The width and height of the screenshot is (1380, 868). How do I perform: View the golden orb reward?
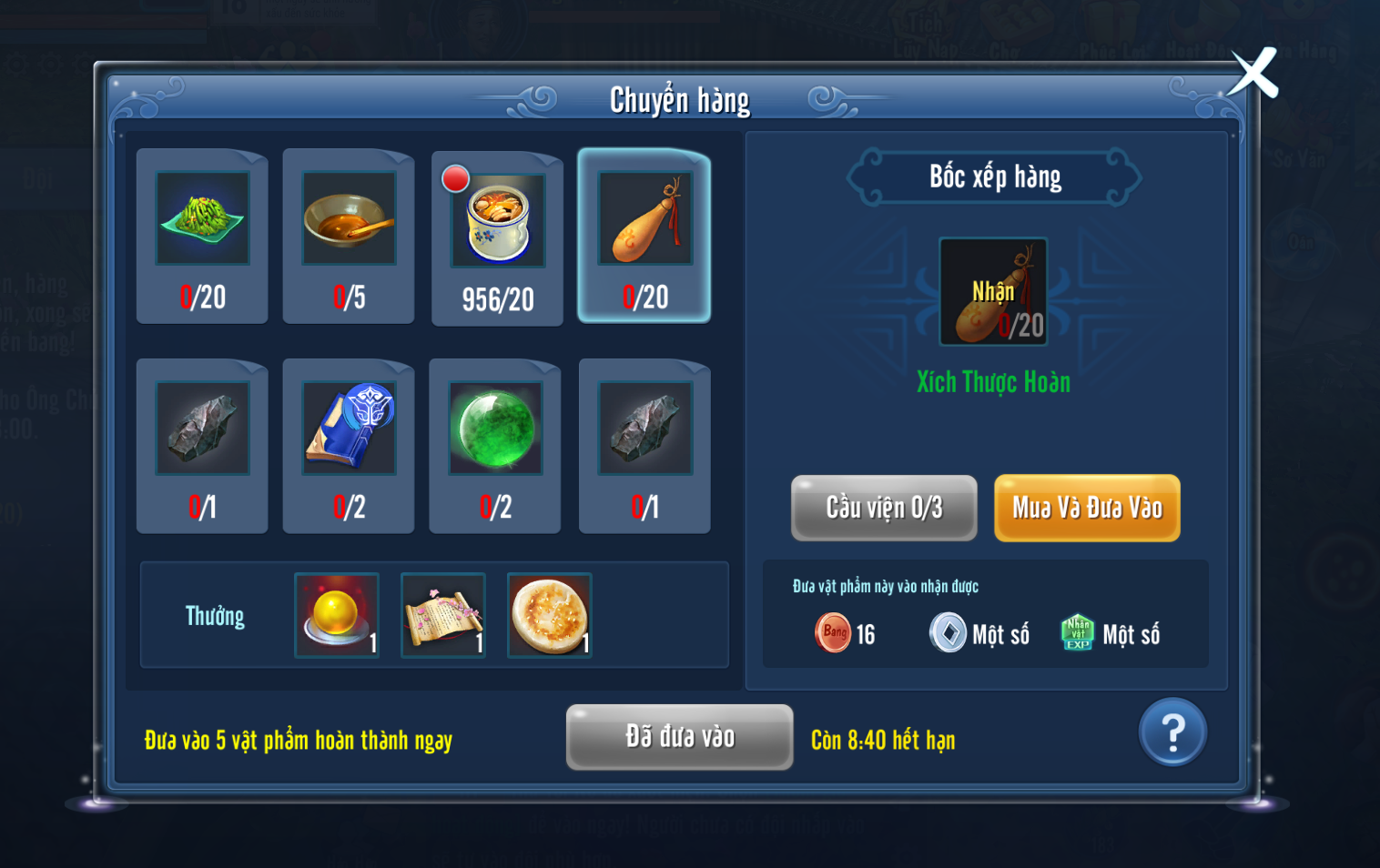[x=337, y=615]
